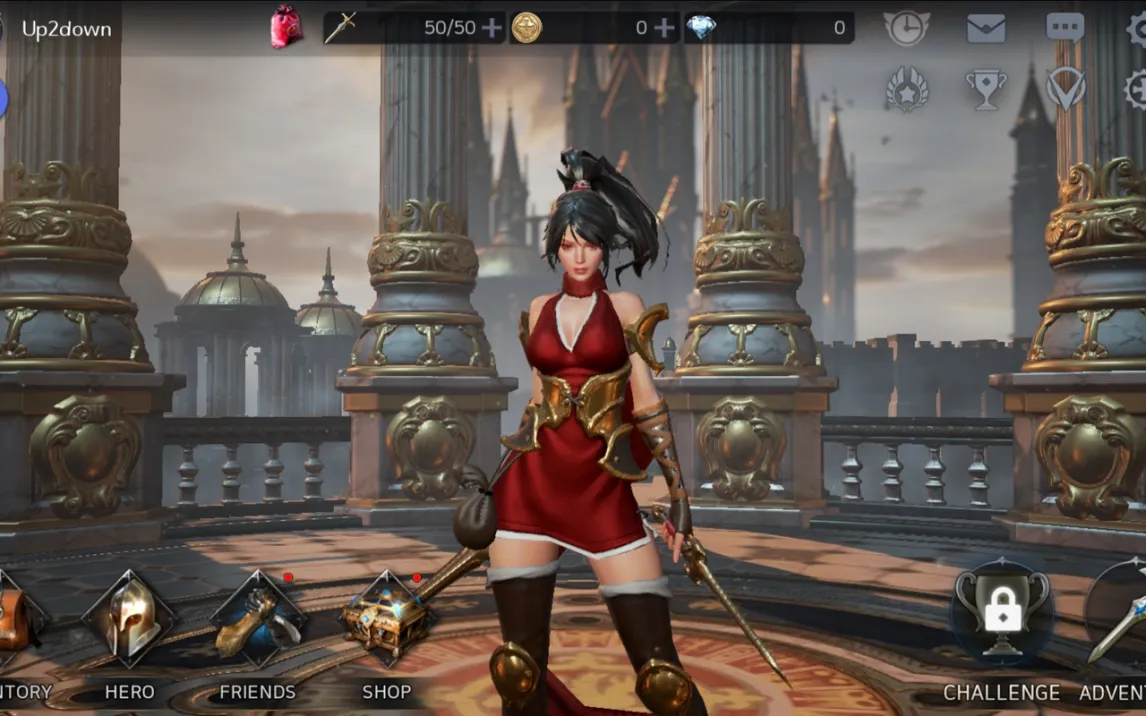Tap the red pouch icon
The height and width of the screenshot is (716, 1146).
[x=286, y=27]
